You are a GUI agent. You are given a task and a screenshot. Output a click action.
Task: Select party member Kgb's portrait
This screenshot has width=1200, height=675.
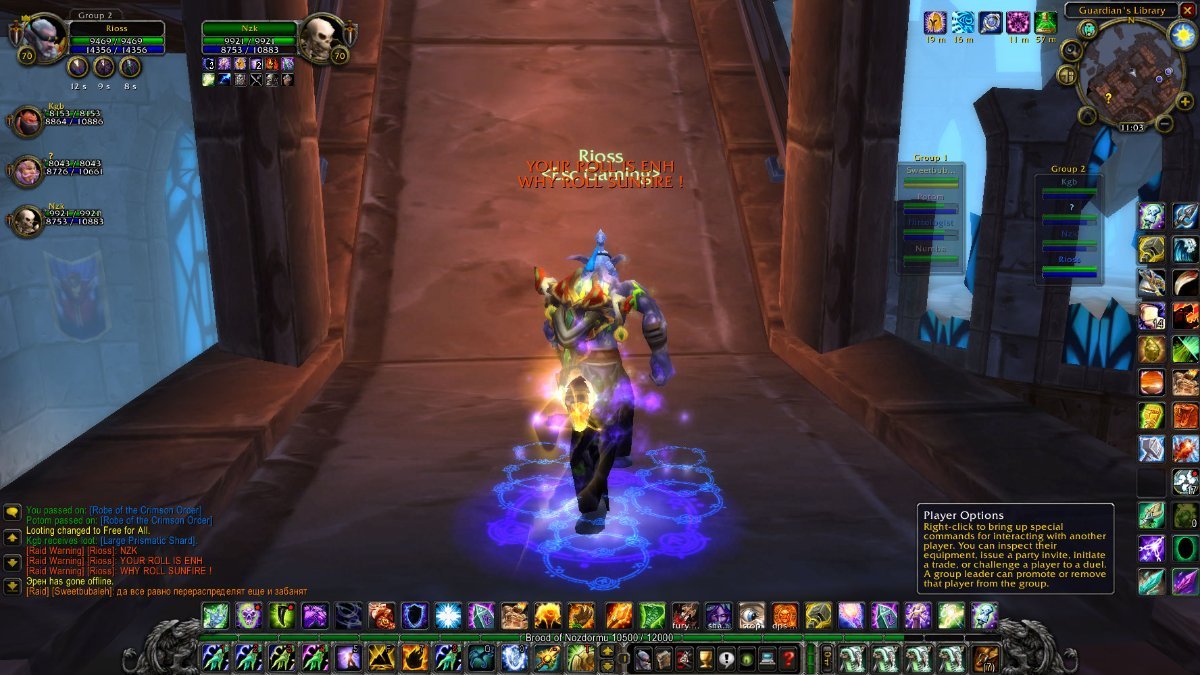(27, 121)
